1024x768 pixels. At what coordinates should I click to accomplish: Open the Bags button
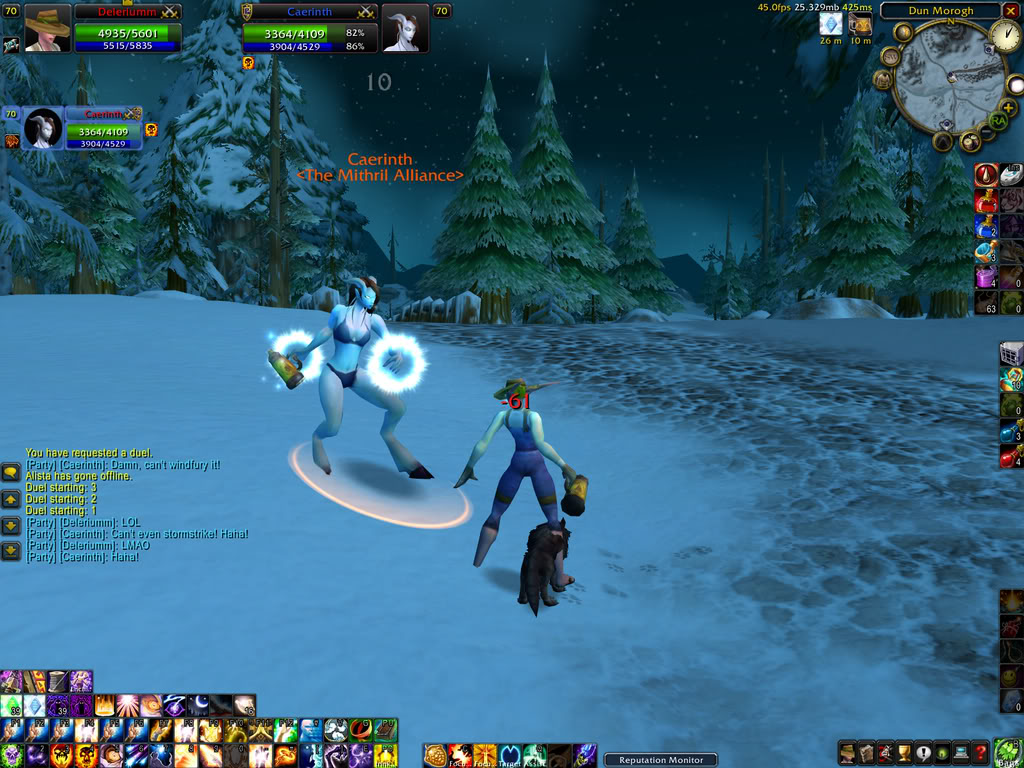pos(1008,750)
